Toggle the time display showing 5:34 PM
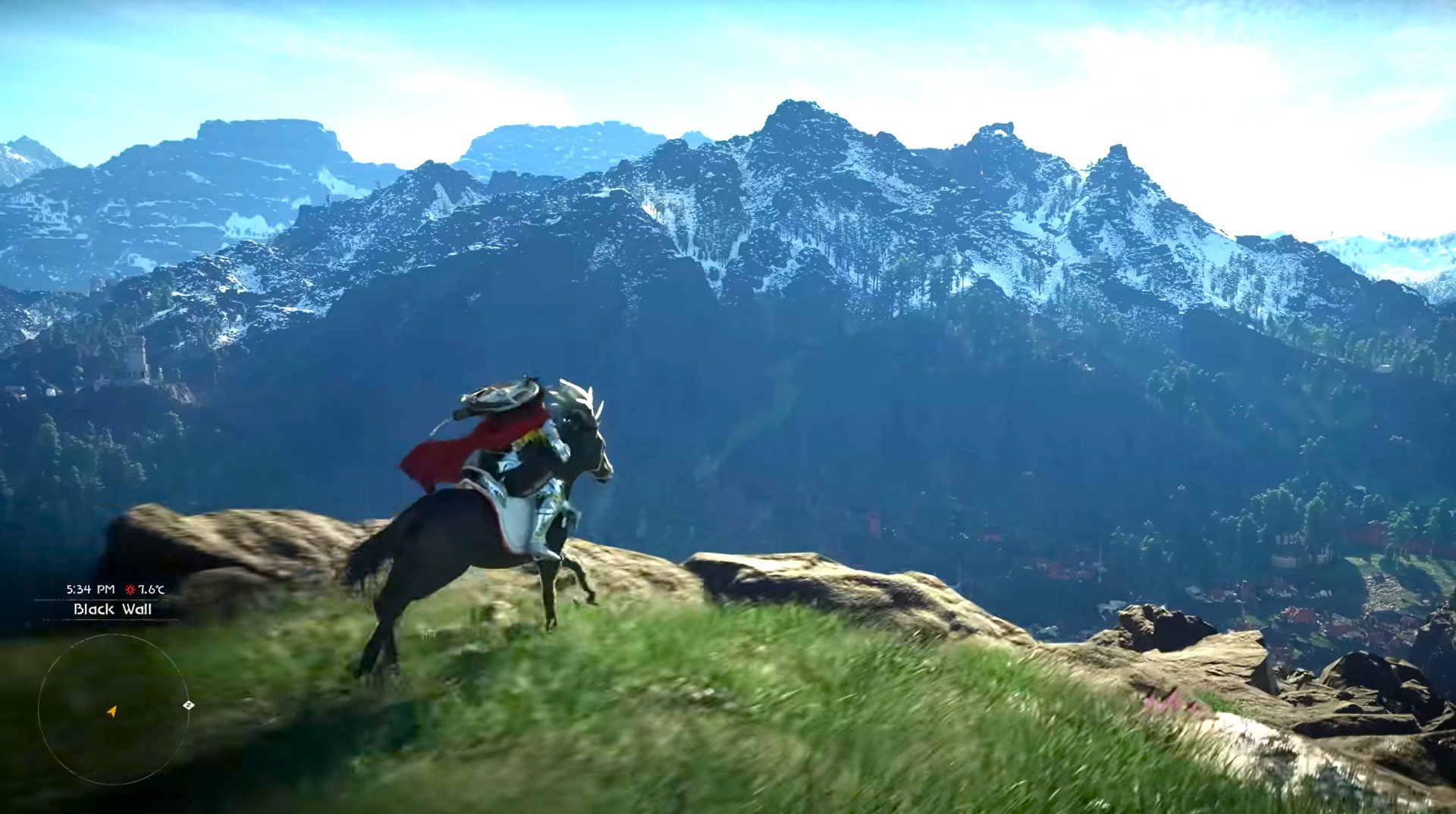 tap(89, 588)
